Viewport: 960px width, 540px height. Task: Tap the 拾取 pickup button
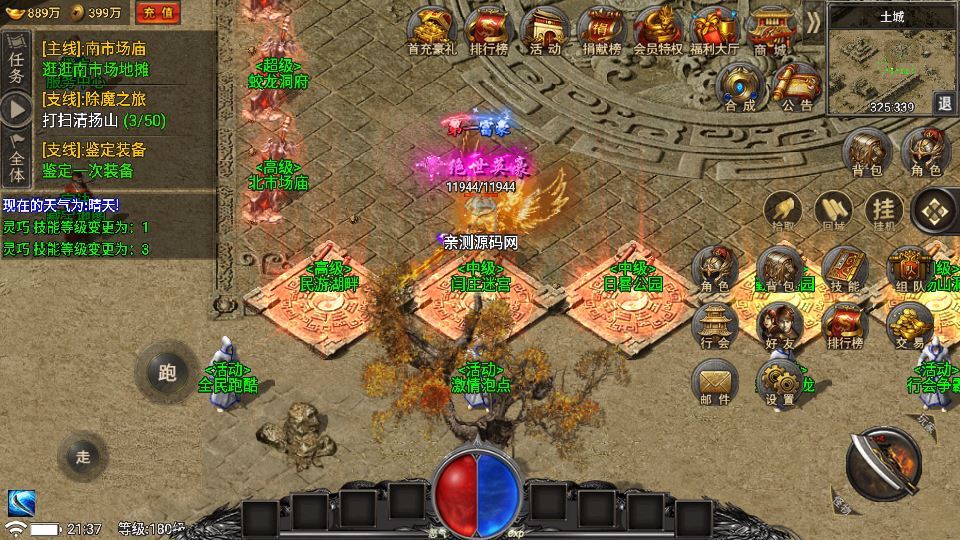[783, 210]
